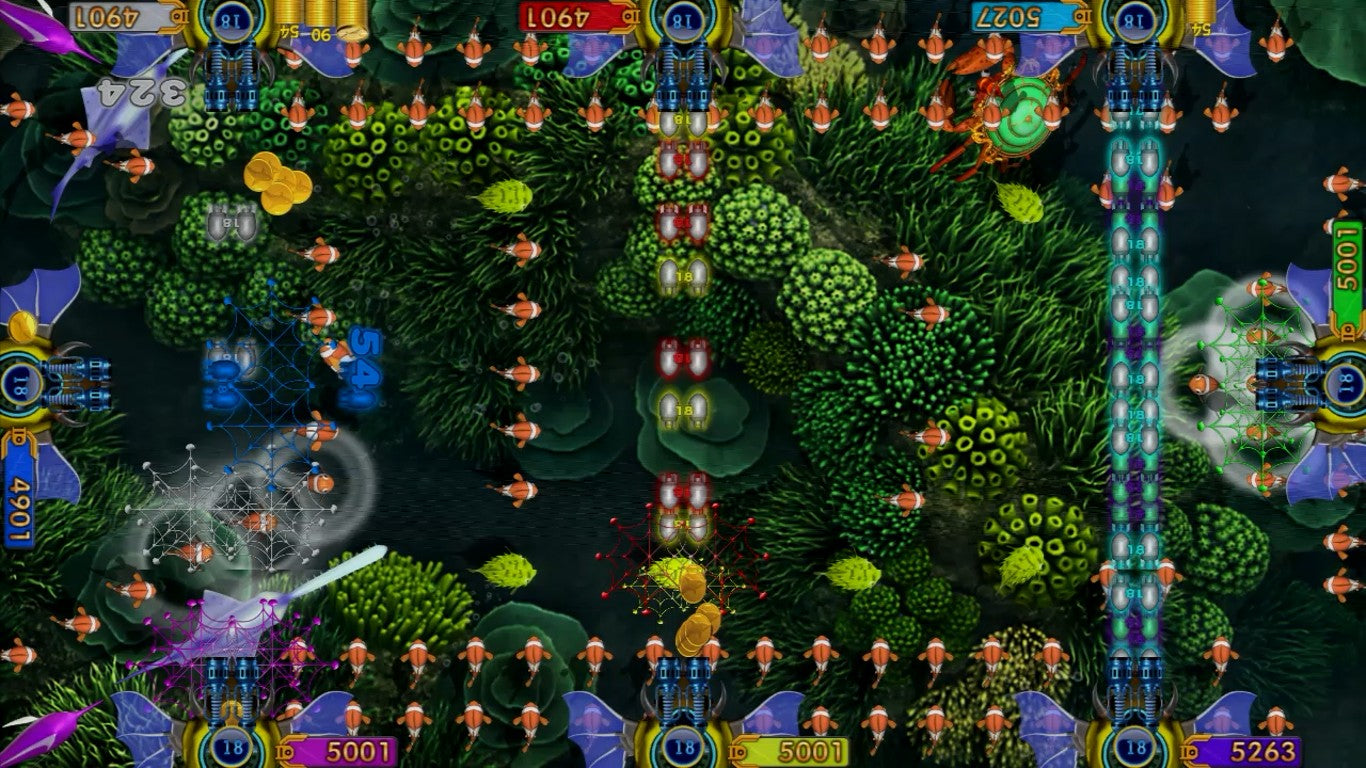Click the bet dial beside the blue 4901 panel
The image size is (1366, 768).
(19, 384)
